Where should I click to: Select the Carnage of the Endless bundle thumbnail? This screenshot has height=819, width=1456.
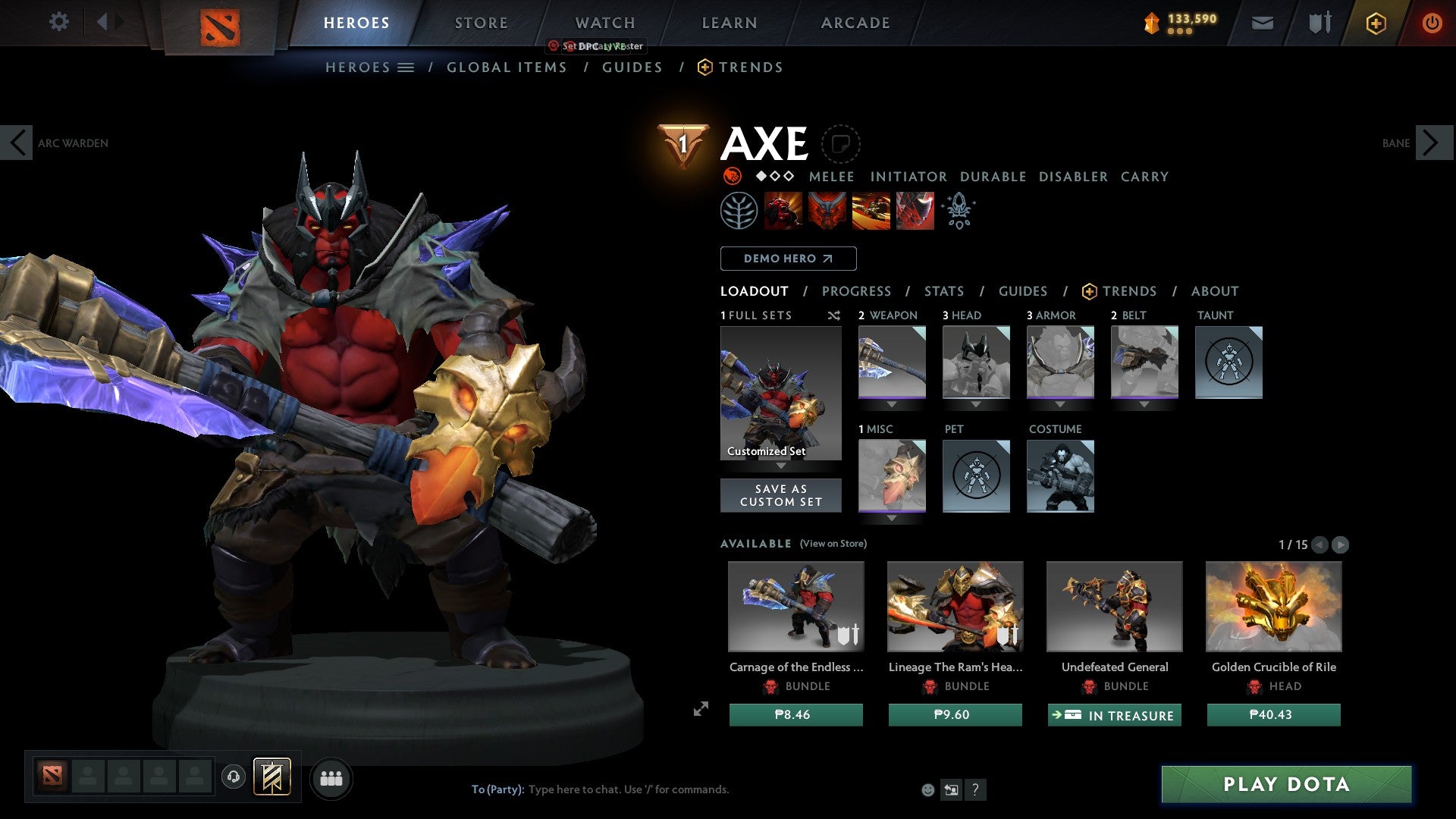(x=795, y=607)
